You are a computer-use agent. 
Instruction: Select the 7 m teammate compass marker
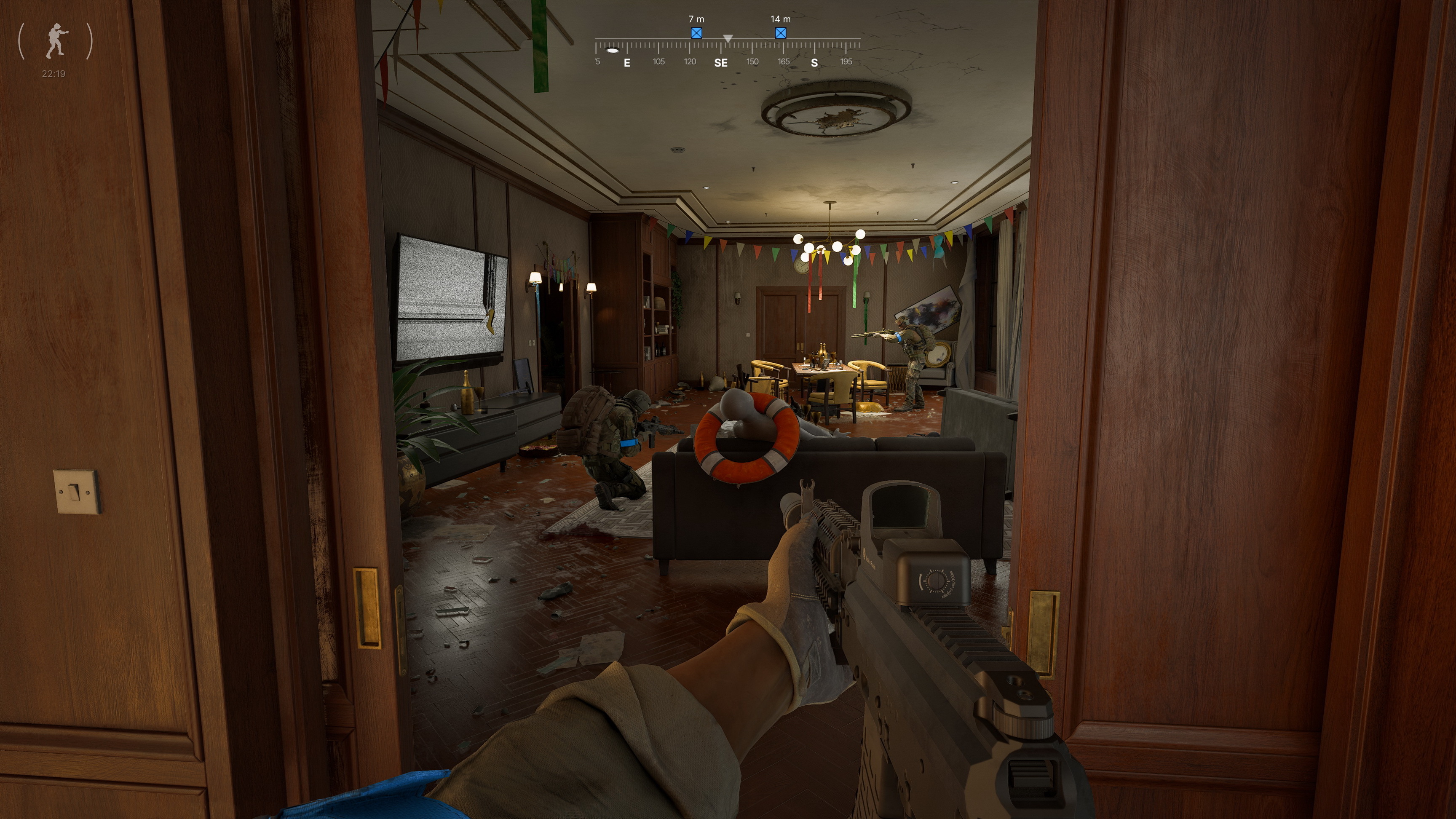click(696, 33)
